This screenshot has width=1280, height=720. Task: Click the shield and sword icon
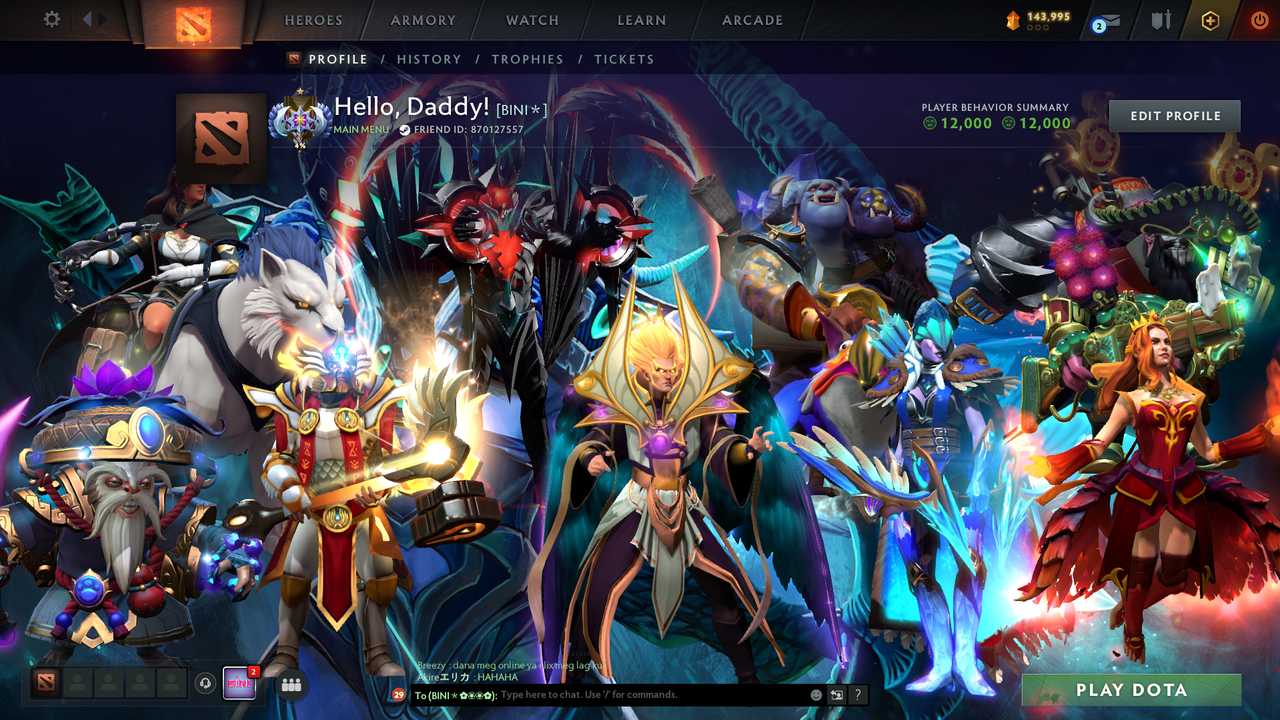point(1162,20)
